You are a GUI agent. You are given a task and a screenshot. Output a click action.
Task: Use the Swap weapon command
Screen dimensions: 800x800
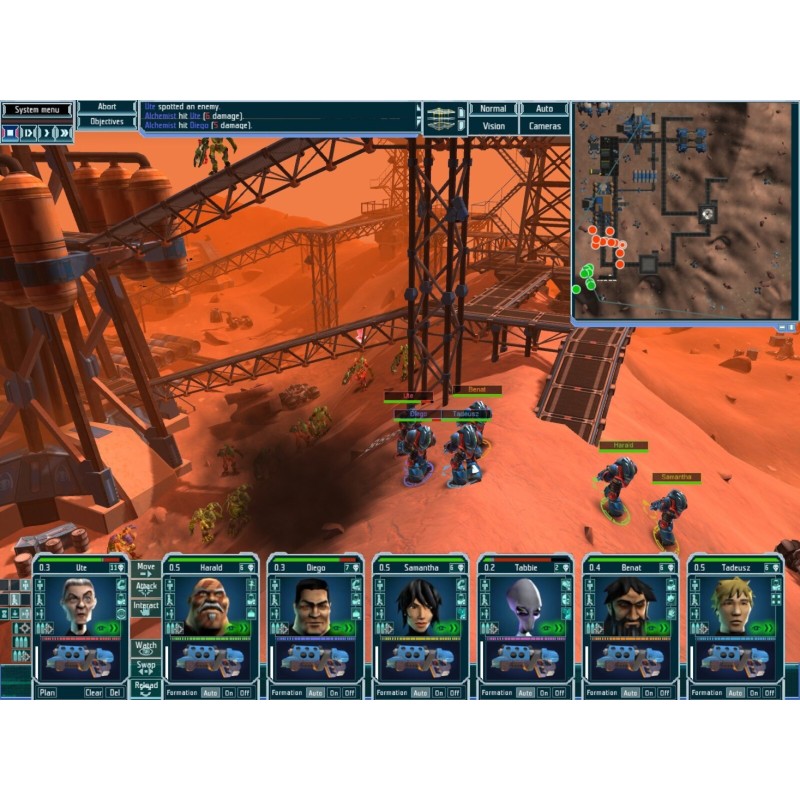(x=146, y=669)
